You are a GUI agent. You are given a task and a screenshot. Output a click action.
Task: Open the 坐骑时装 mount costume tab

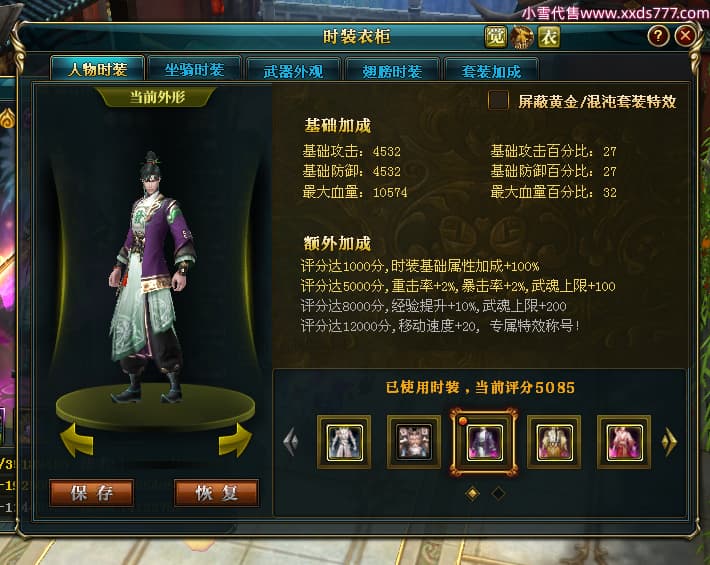[x=194, y=70]
